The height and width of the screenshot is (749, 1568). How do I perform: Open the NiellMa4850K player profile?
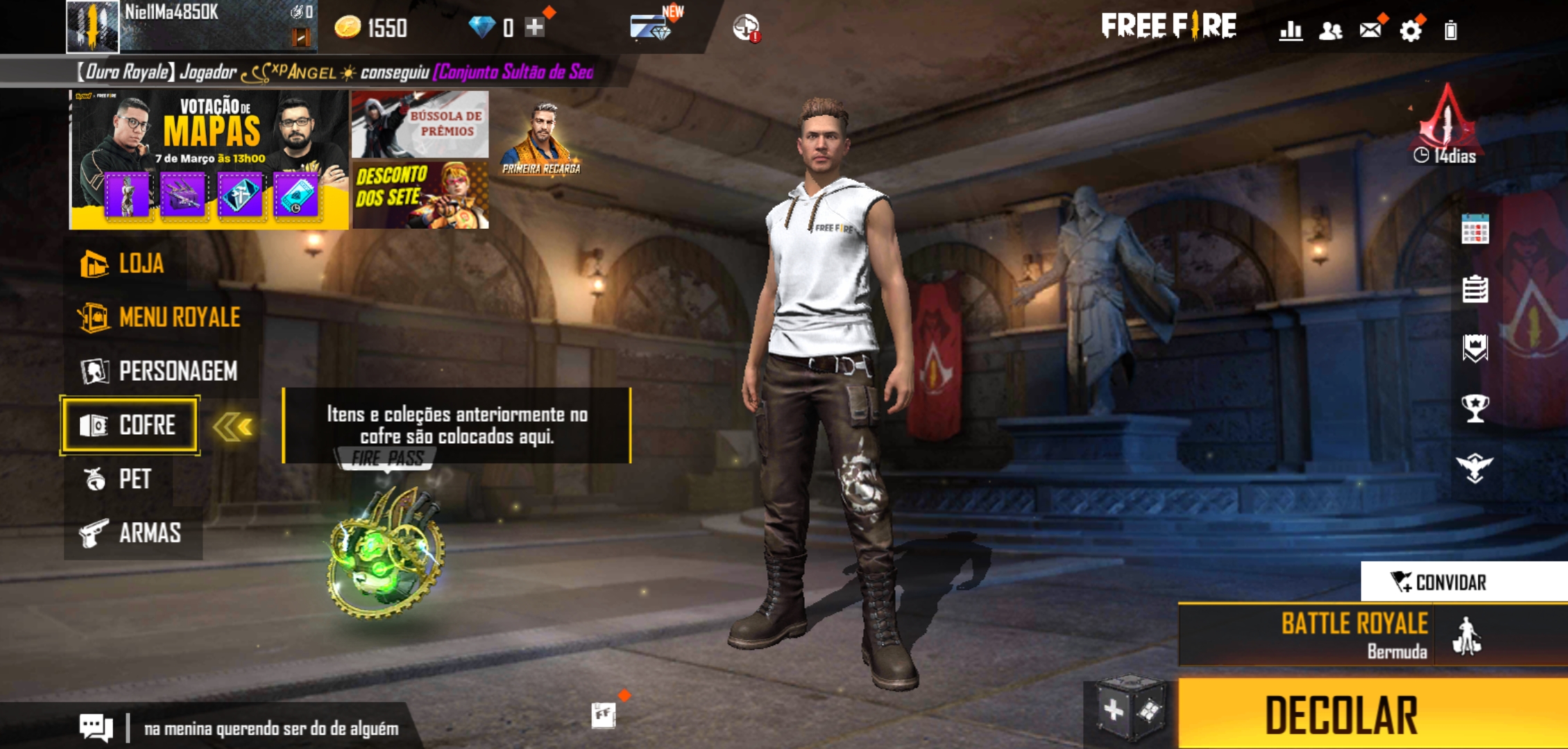point(93,26)
